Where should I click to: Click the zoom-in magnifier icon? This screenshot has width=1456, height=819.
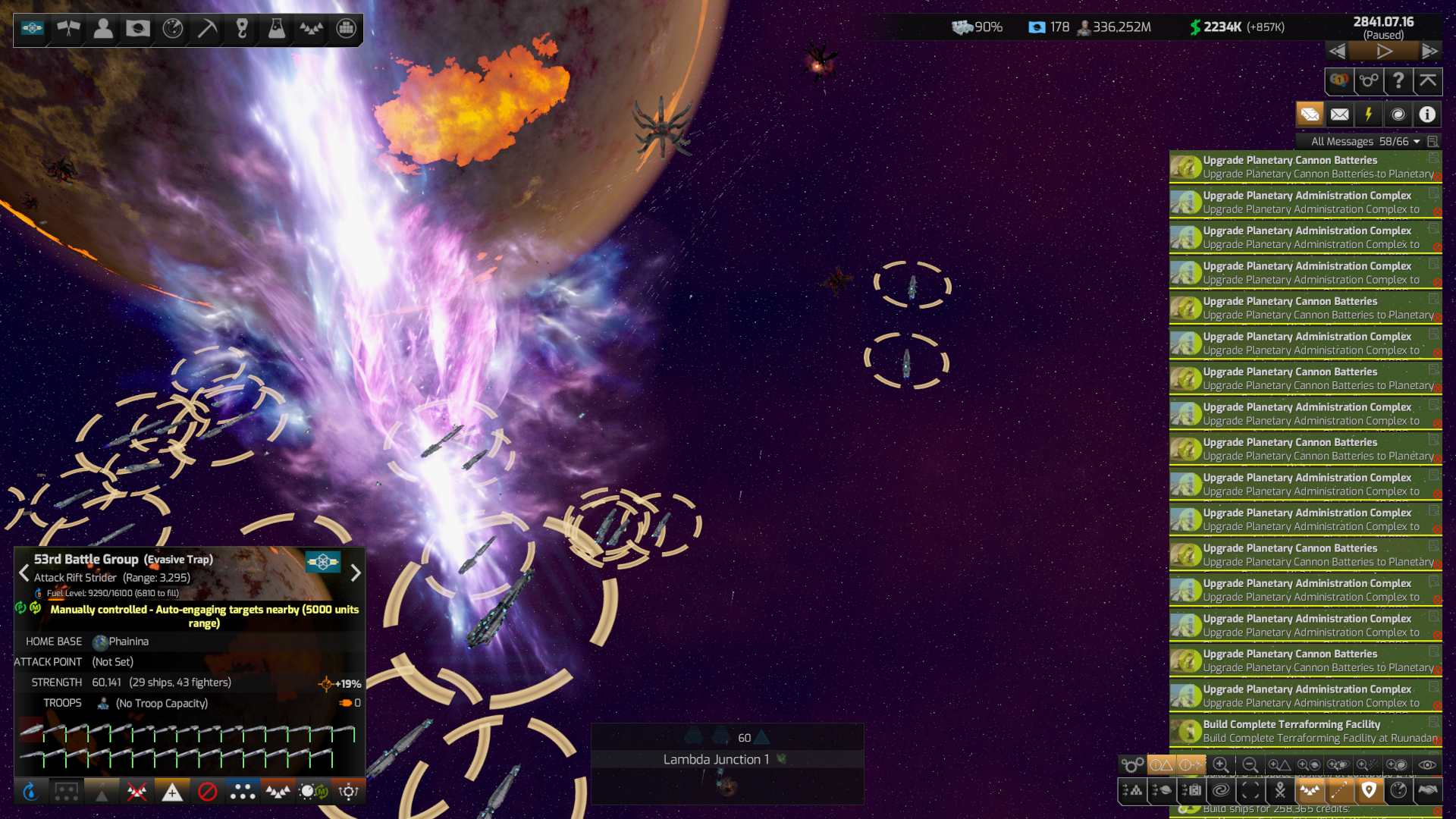[x=1222, y=764]
